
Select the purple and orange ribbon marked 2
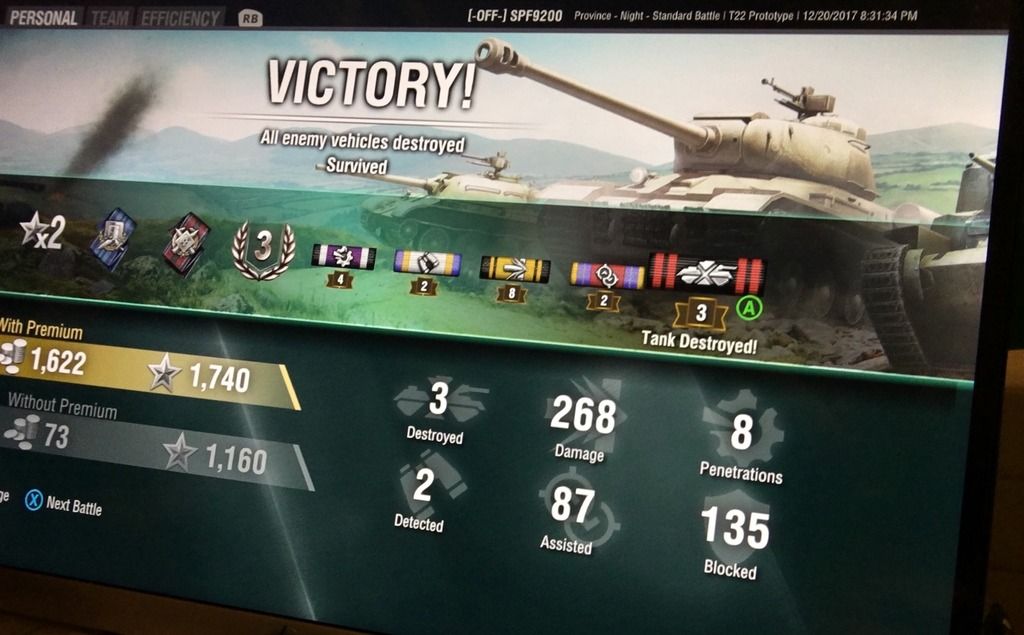pyautogui.click(x=607, y=275)
